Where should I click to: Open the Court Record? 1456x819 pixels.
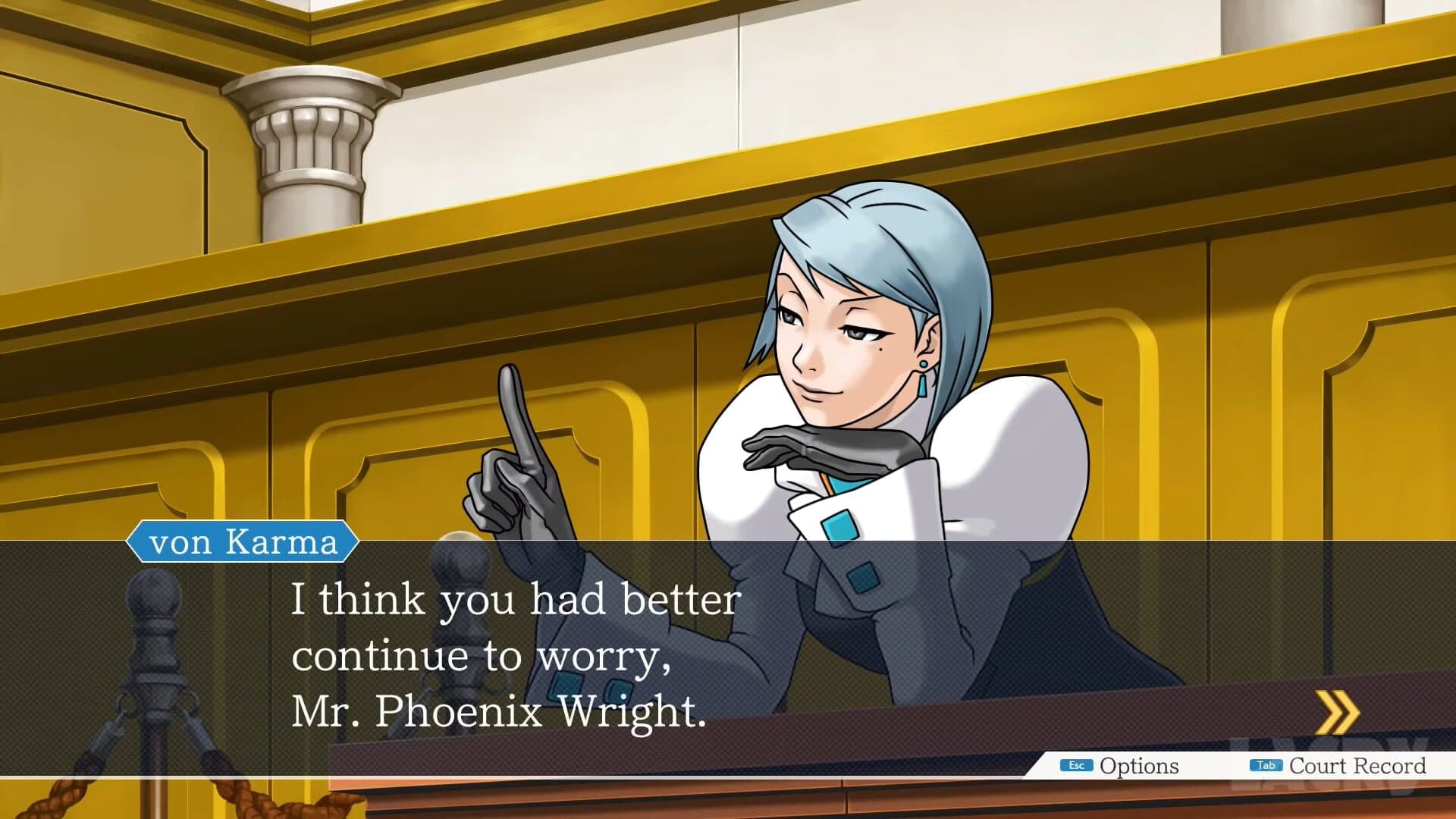tap(1339, 766)
